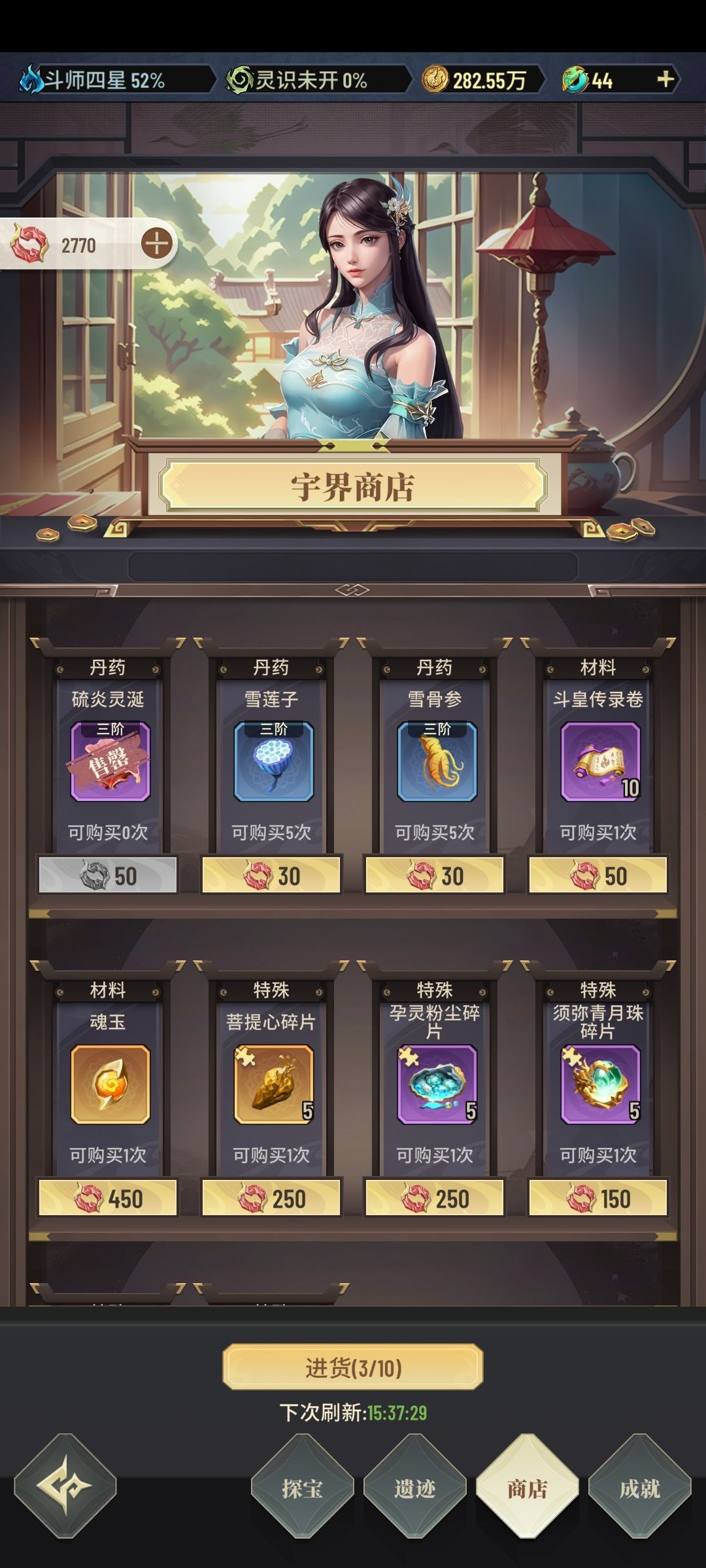The width and height of the screenshot is (706, 1568).
Task: Buy 雪骨参 for 30 tokens
Action: click(435, 875)
